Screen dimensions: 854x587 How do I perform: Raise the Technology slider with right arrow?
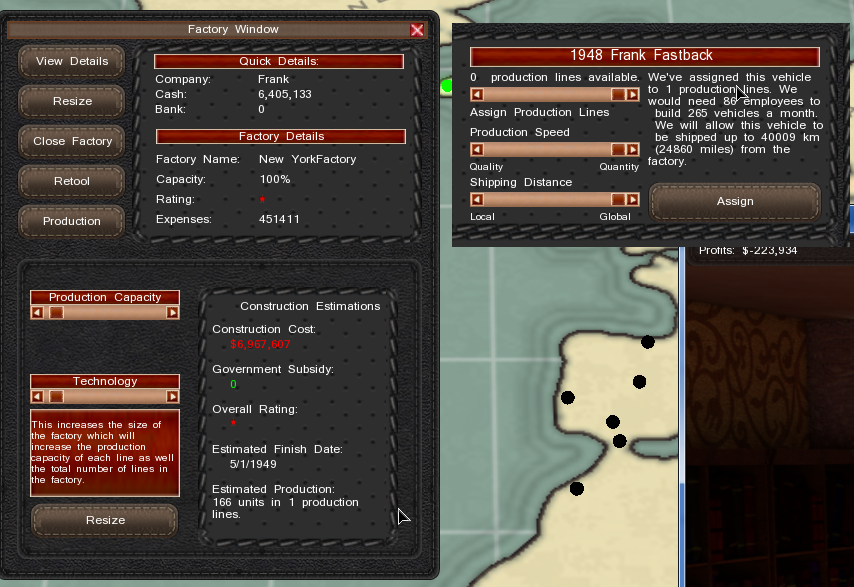(173, 396)
